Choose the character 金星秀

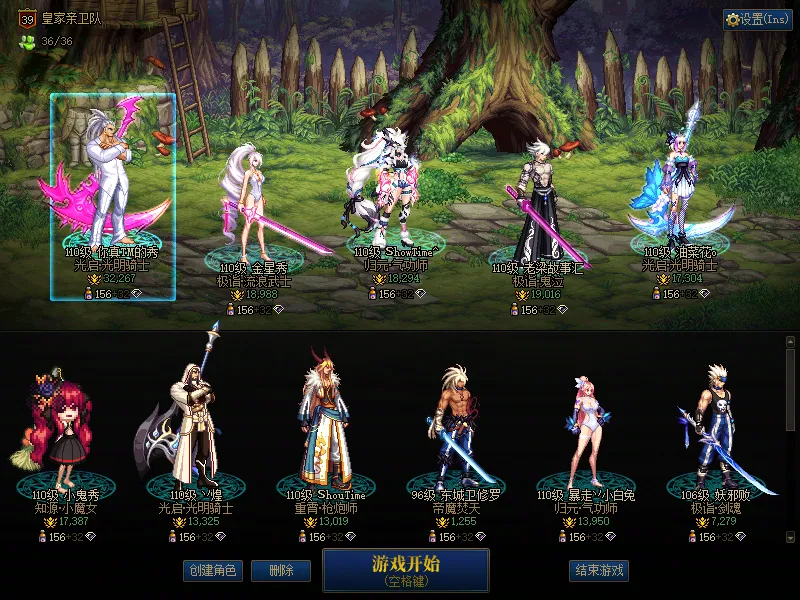252,210
